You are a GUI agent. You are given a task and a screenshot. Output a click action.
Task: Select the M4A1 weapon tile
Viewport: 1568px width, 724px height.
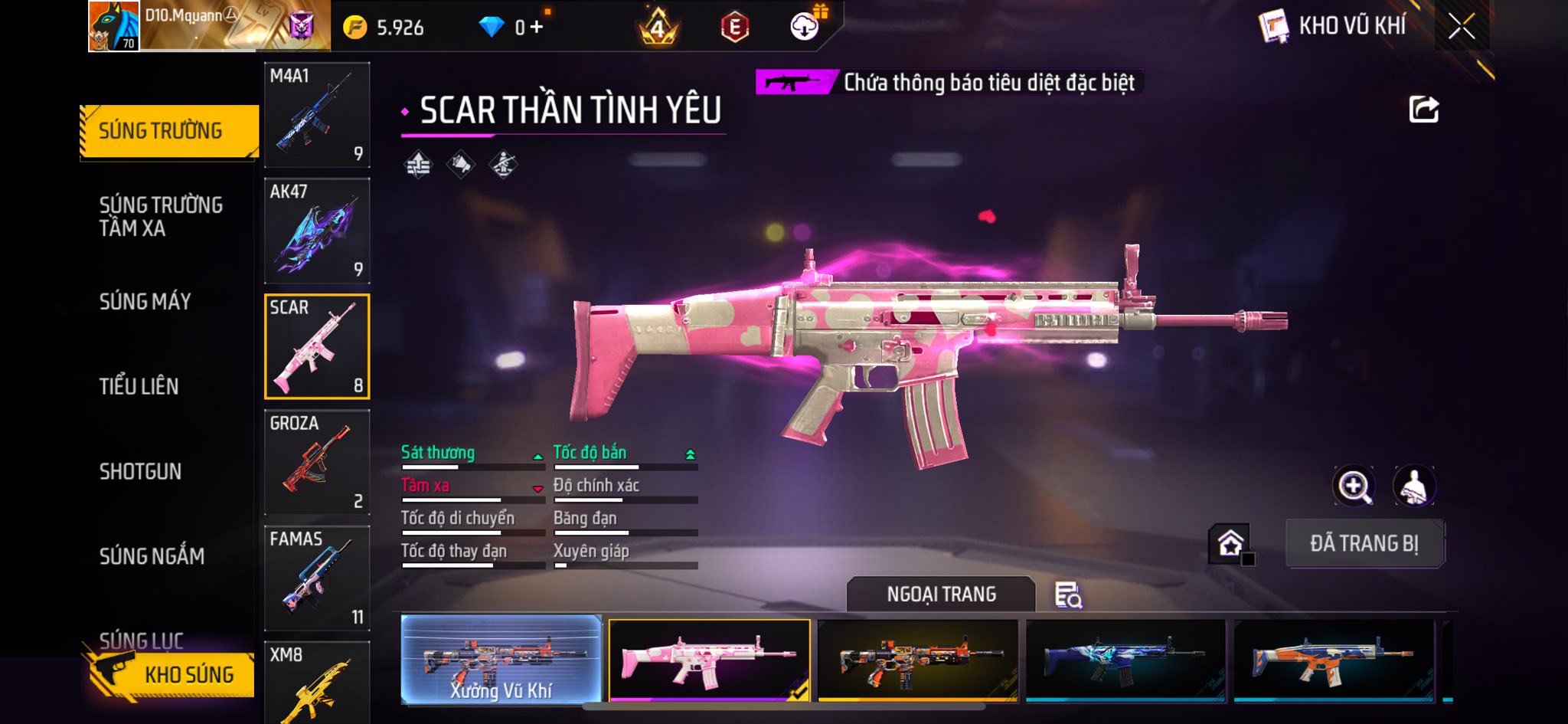point(317,115)
